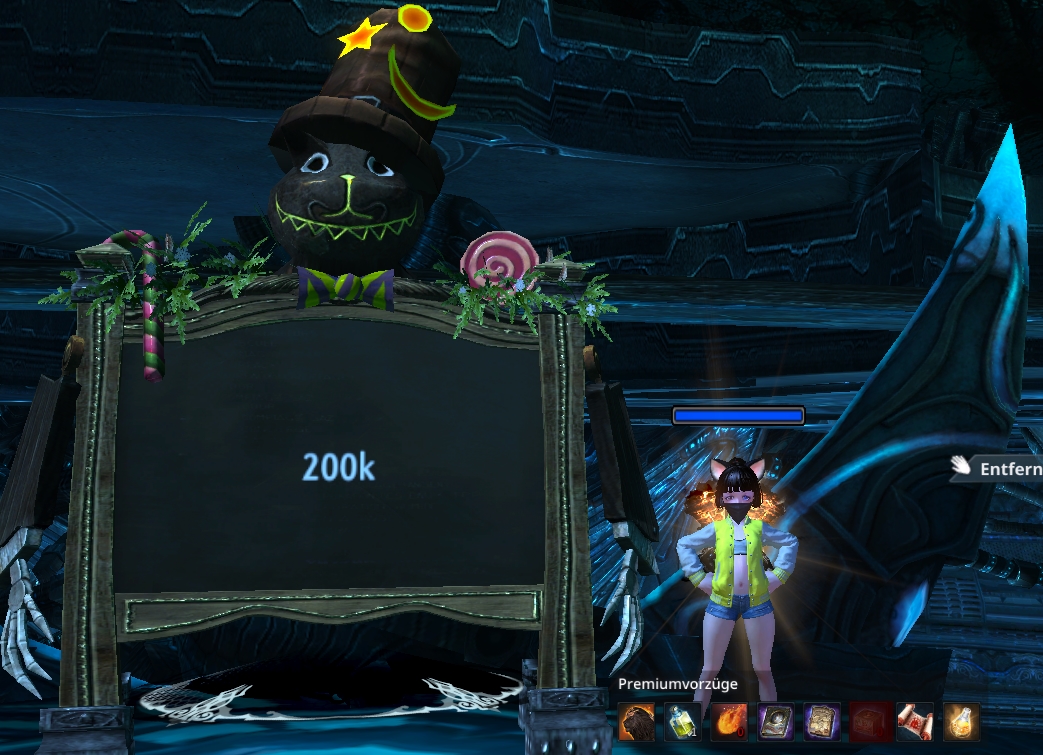Open the red-sealed scroll icon
The height and width of the screenshot is (755, 1043).
tap(914, 720)
